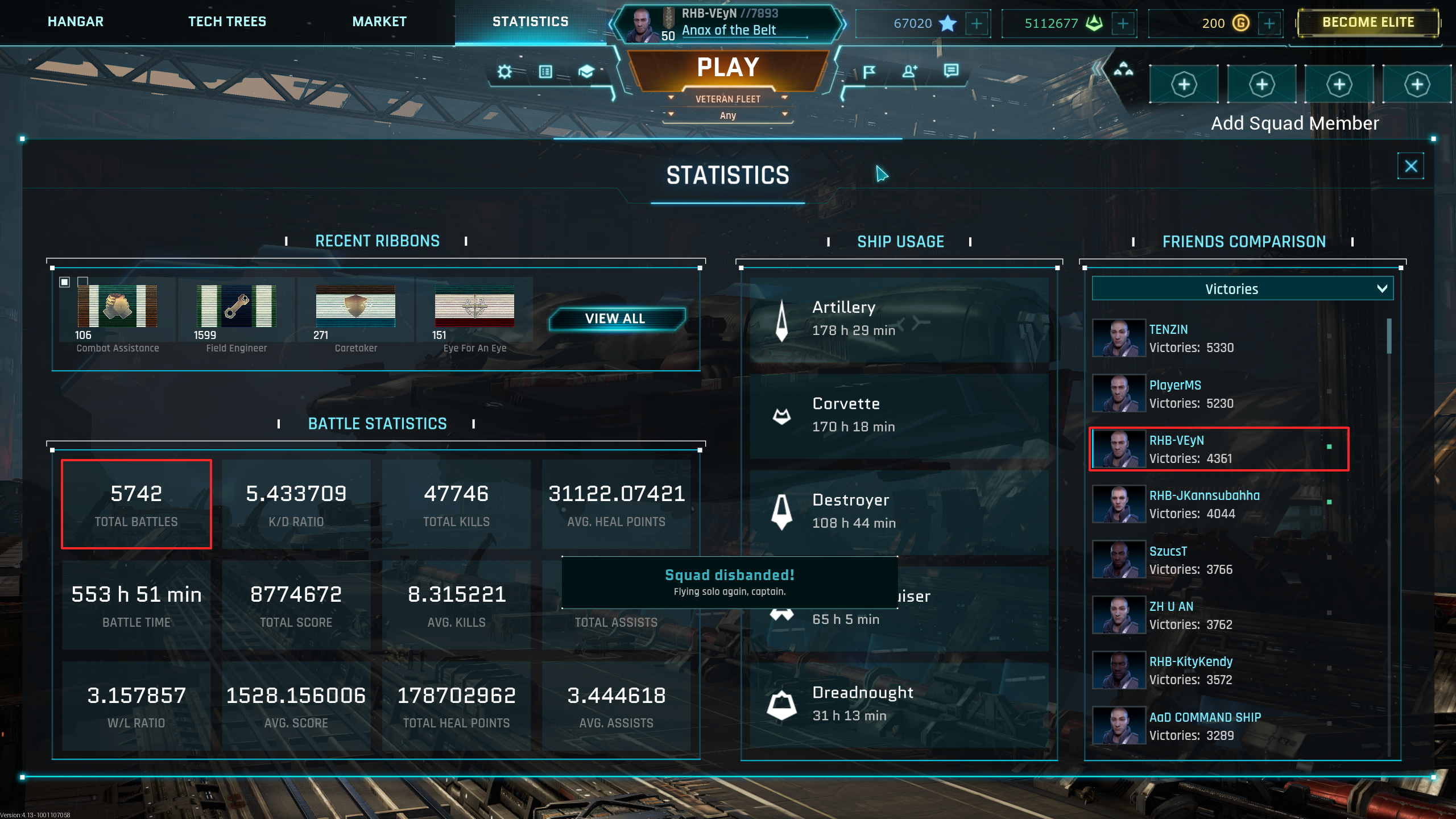The image size is (1456, 819).
Task: Open the settings gear icon
Action: pyautogui.click(x=504, y=72)
